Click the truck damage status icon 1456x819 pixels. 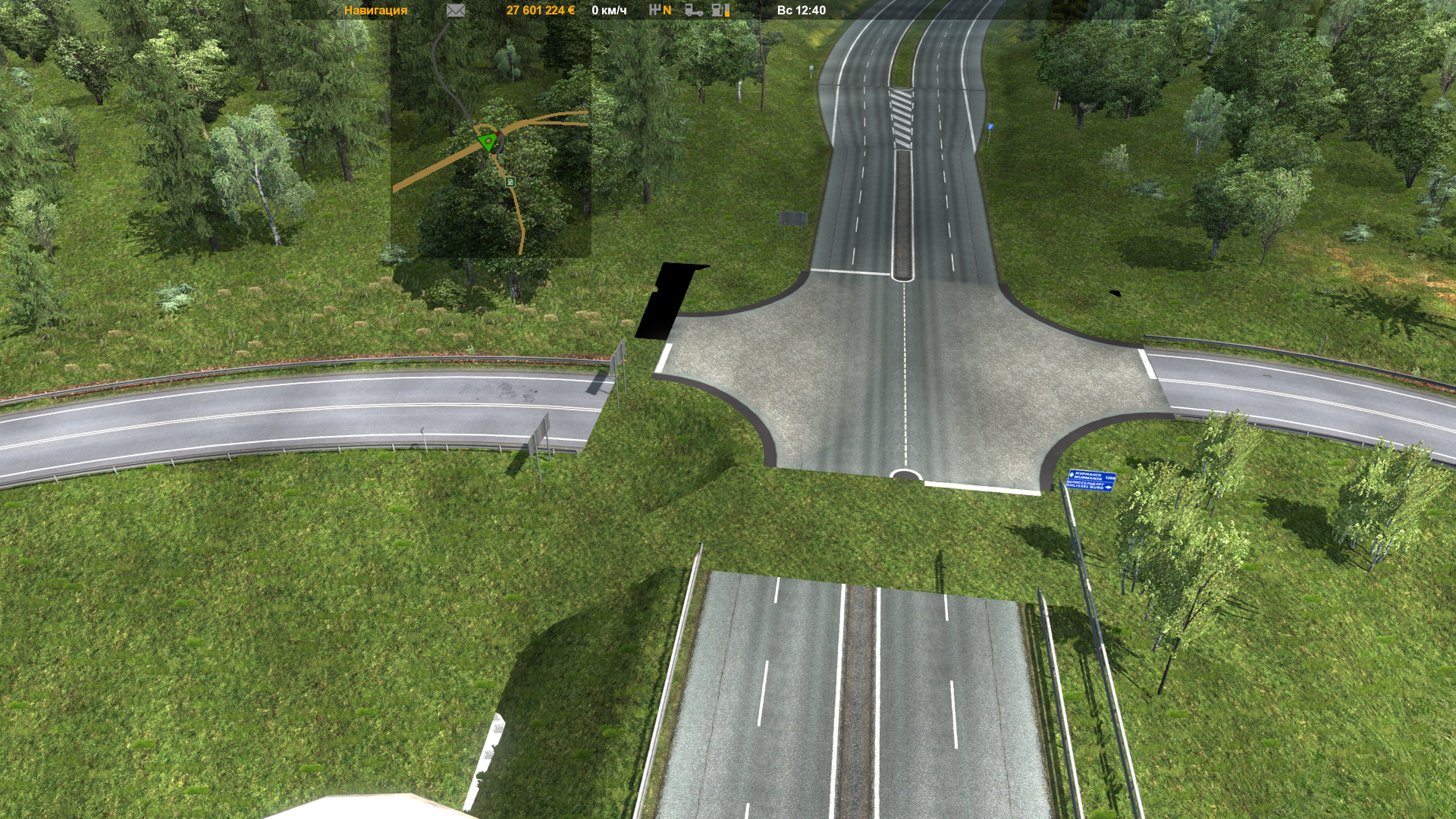pyautogui.click(x=693, y=11)
